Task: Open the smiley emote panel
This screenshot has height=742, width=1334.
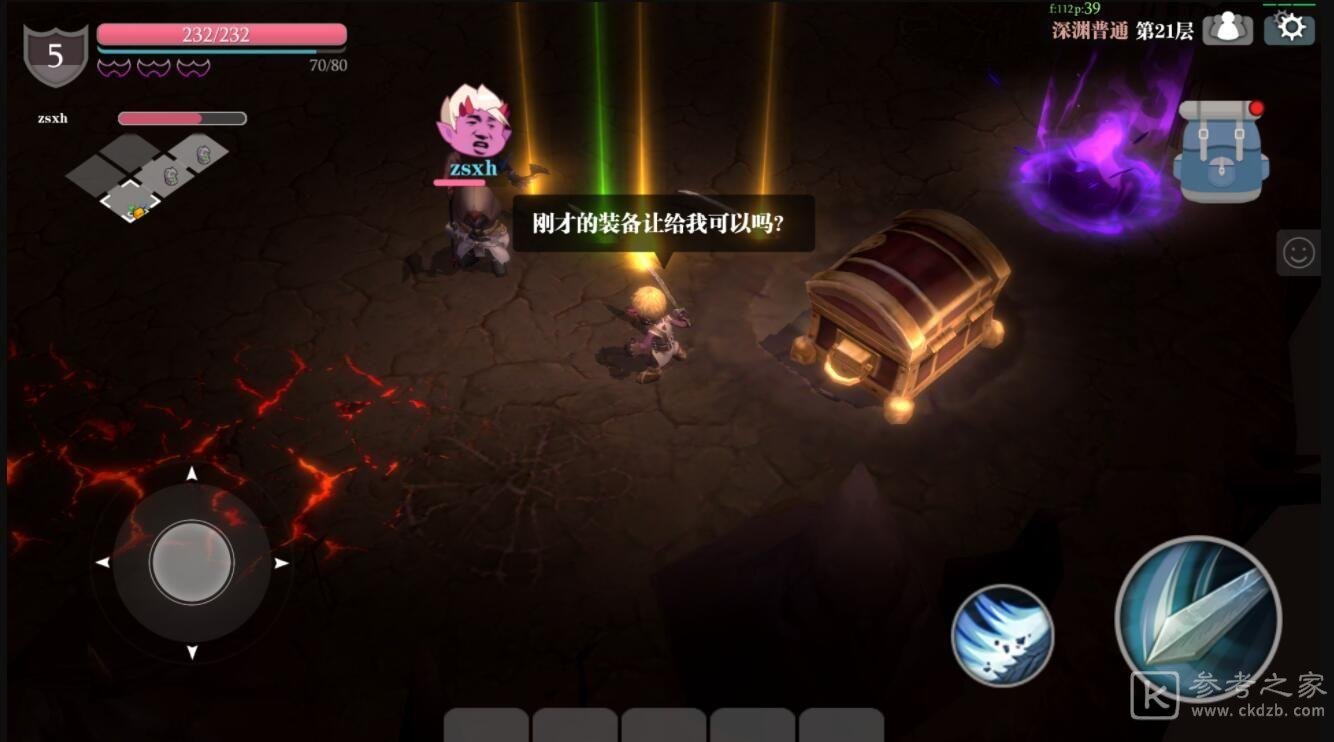Action: click(x=1298, y=253)
